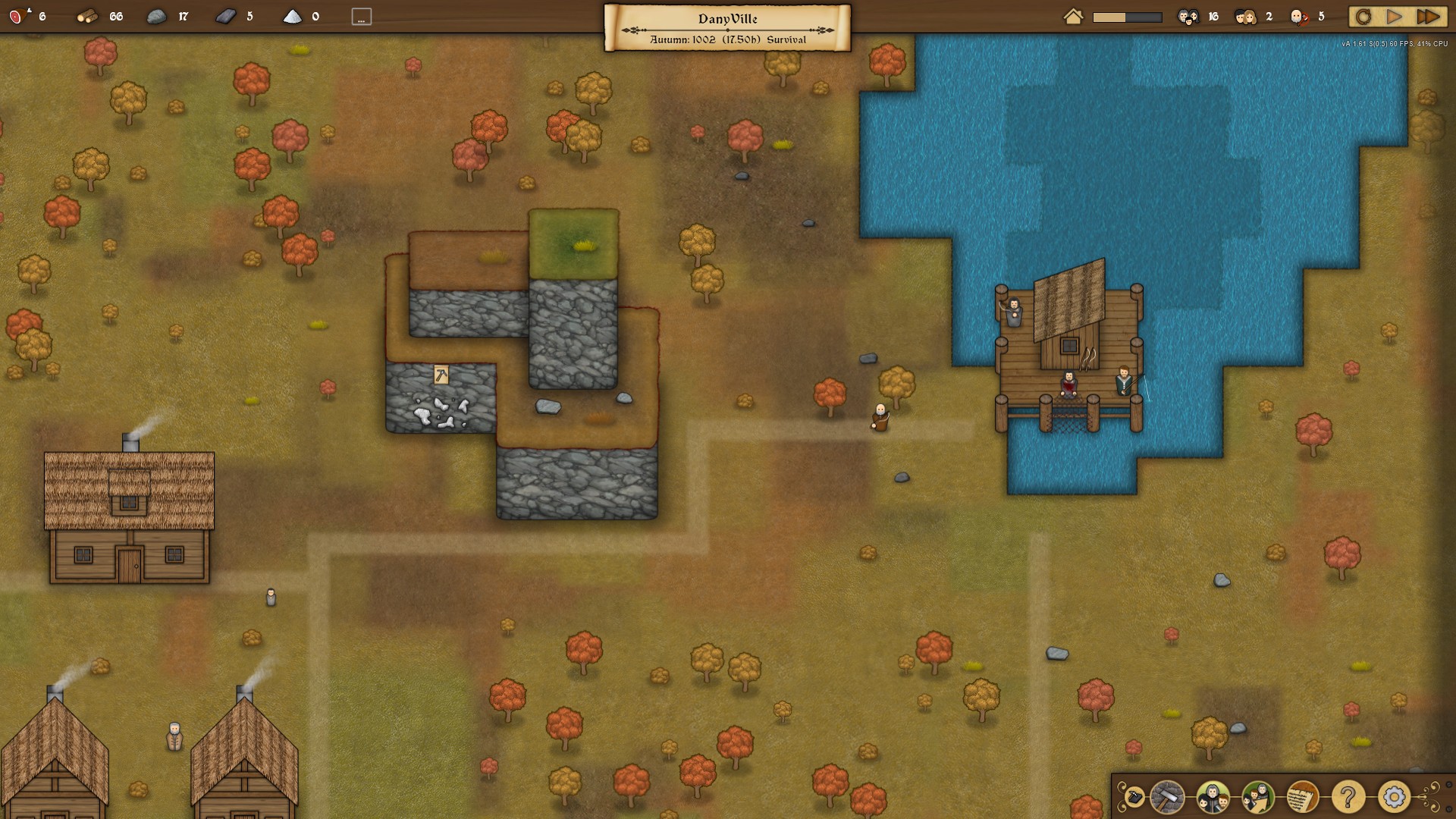Click the DanyVille town name banner

click(x=727, y=27)
